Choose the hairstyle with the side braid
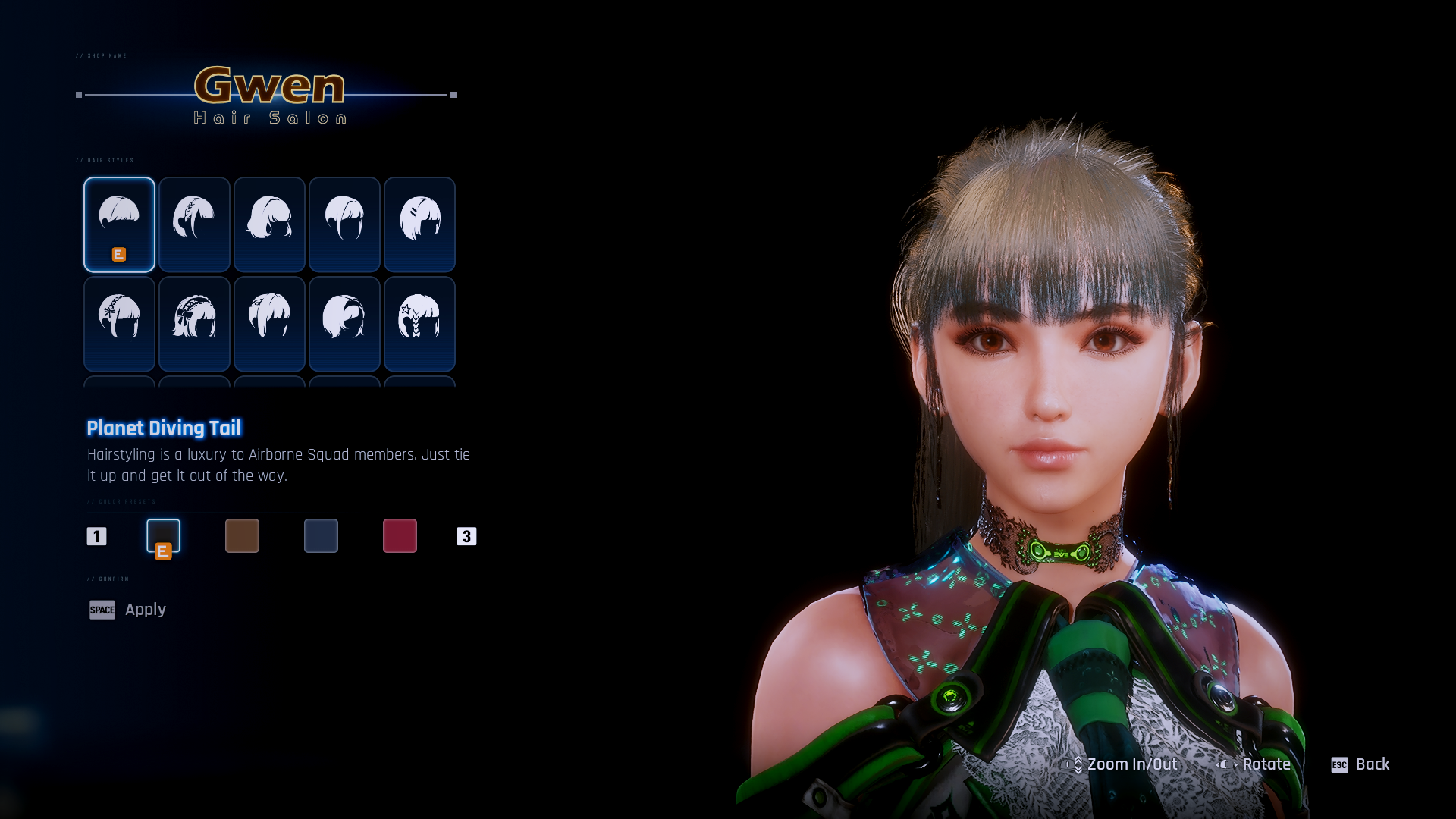The height and width of the screenshot is (819, 1456). pos(194,224)
